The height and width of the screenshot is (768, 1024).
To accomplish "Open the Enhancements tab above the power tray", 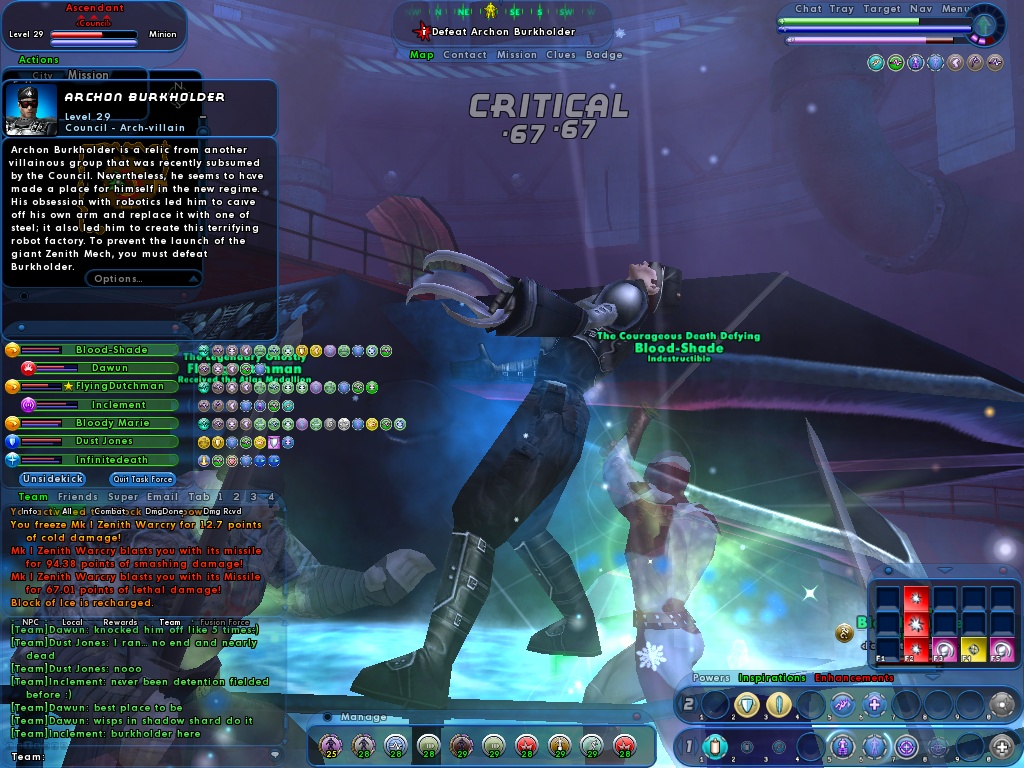I will [853, 678].
